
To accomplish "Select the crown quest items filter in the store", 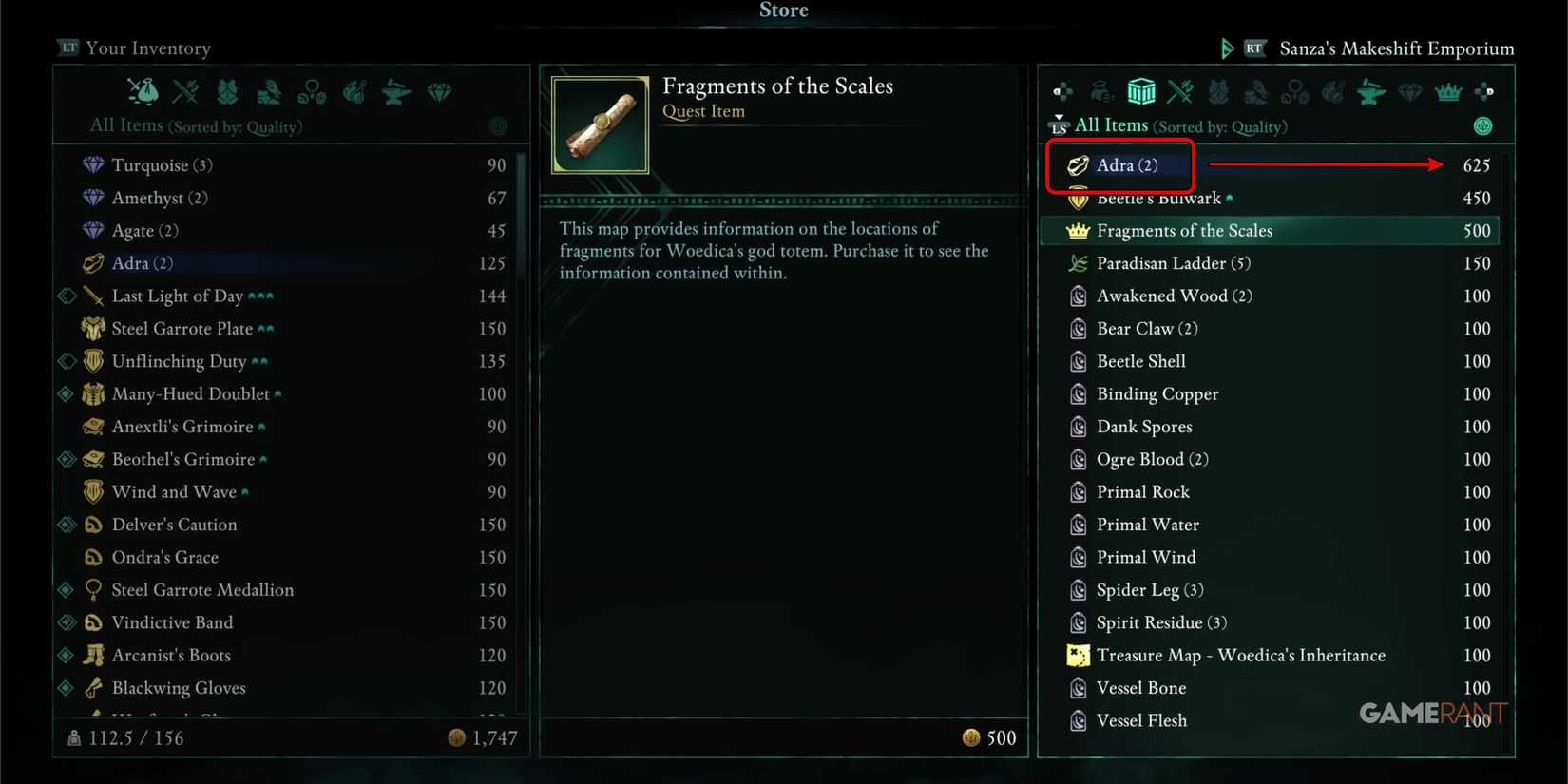I will click(x=1446, y=91).
